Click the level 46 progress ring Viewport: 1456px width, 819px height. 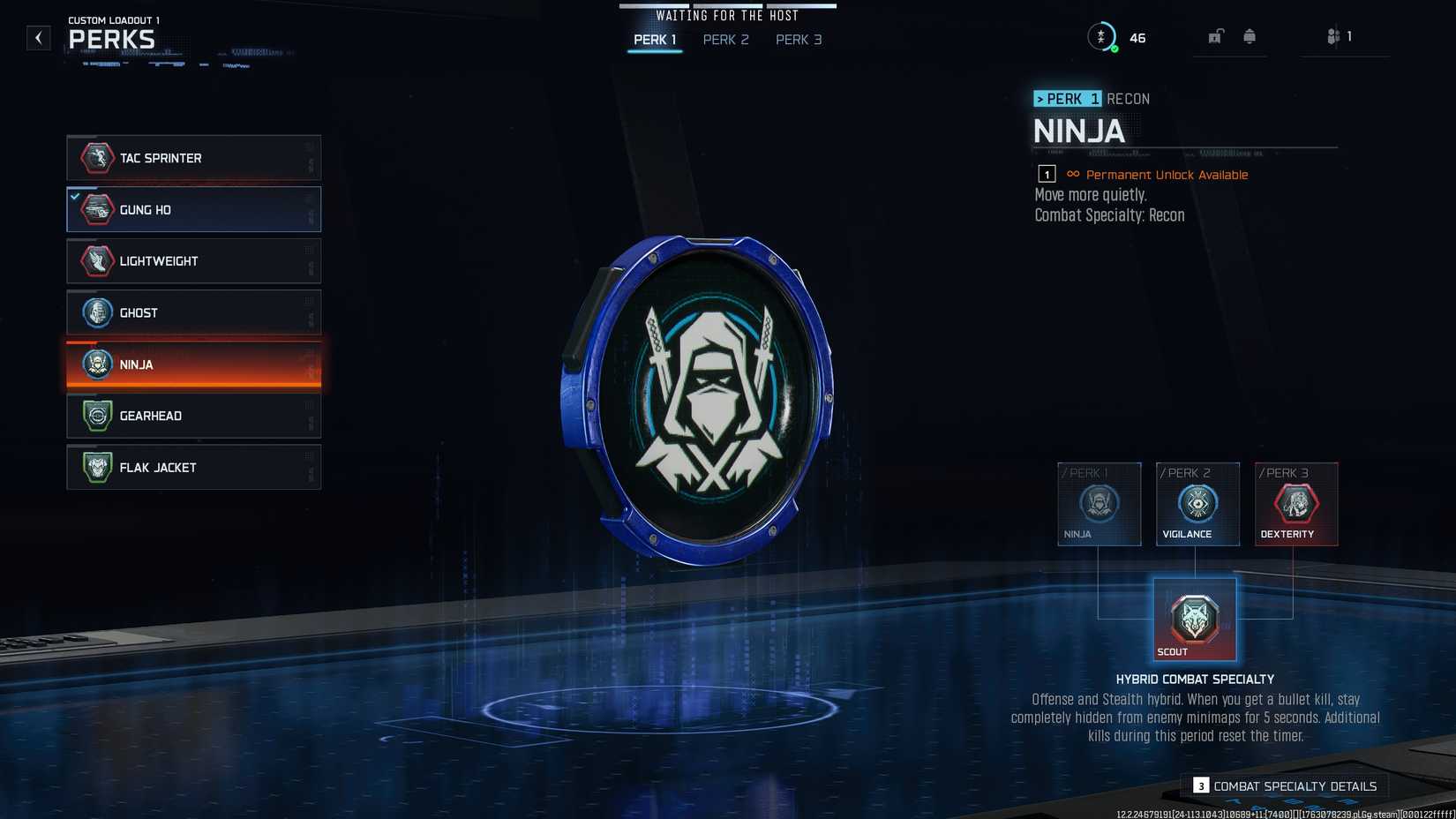pyautogui.click(x=1102, y=37)
